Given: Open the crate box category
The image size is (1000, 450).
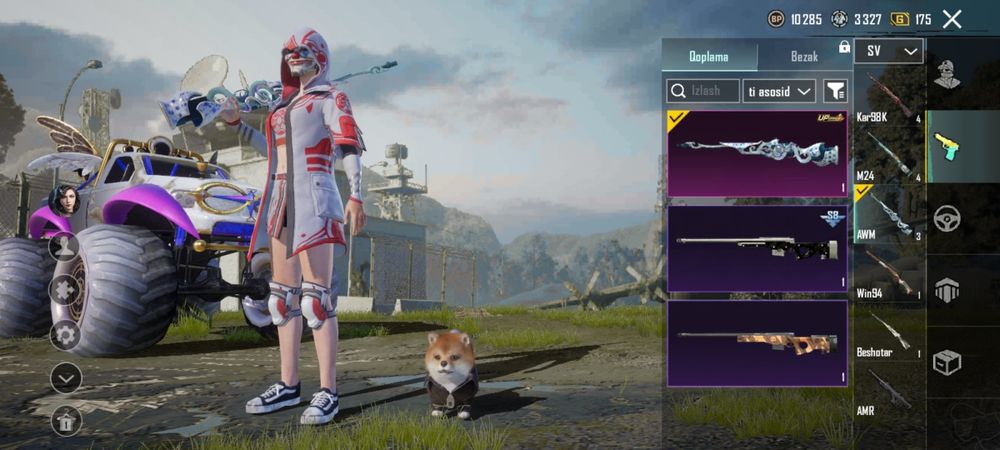Looking at the screenshot, I should click(947, 362).
